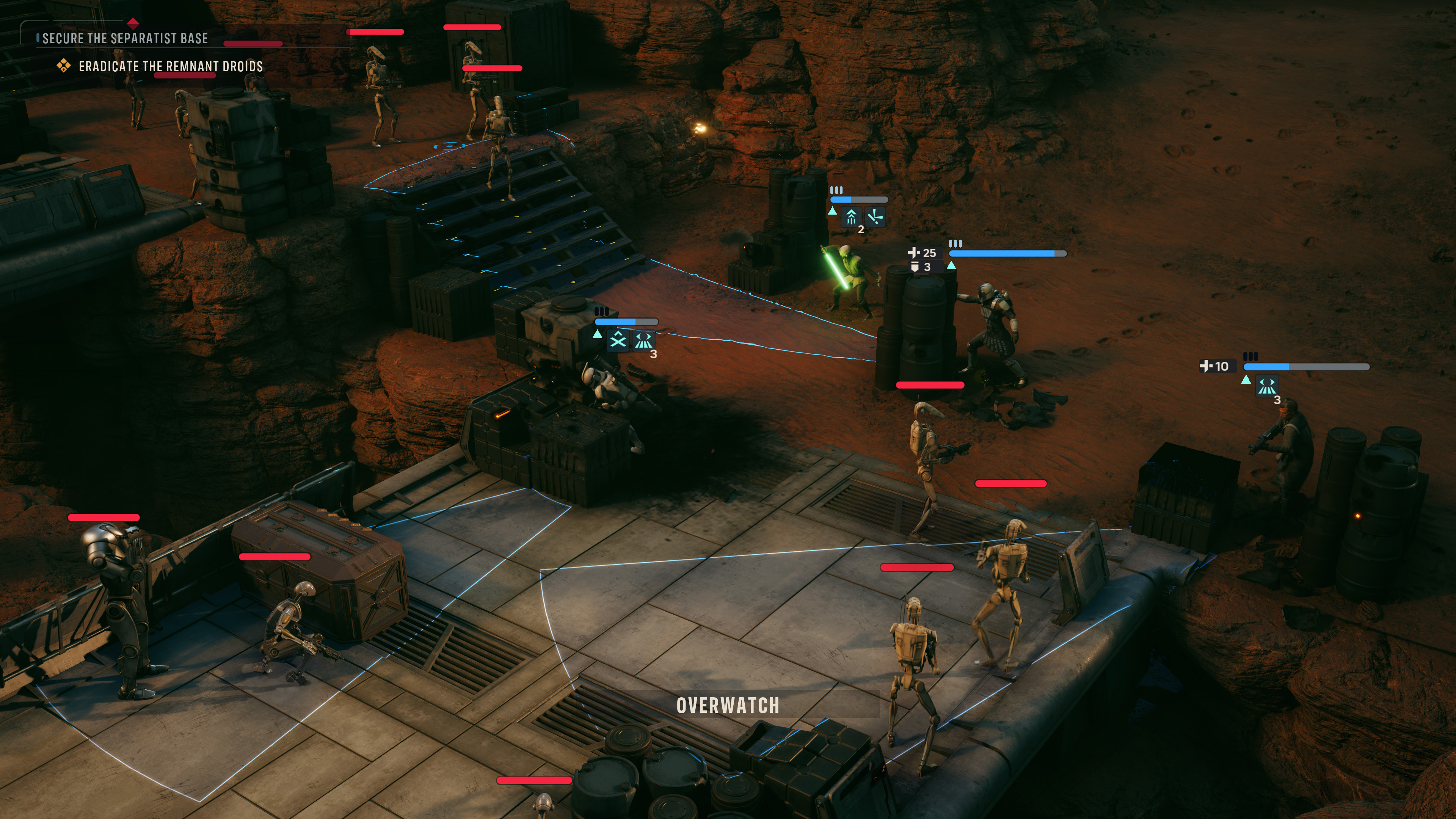
Task: Click the red diamond objective marker icon
Action: (x=133, y=24)
